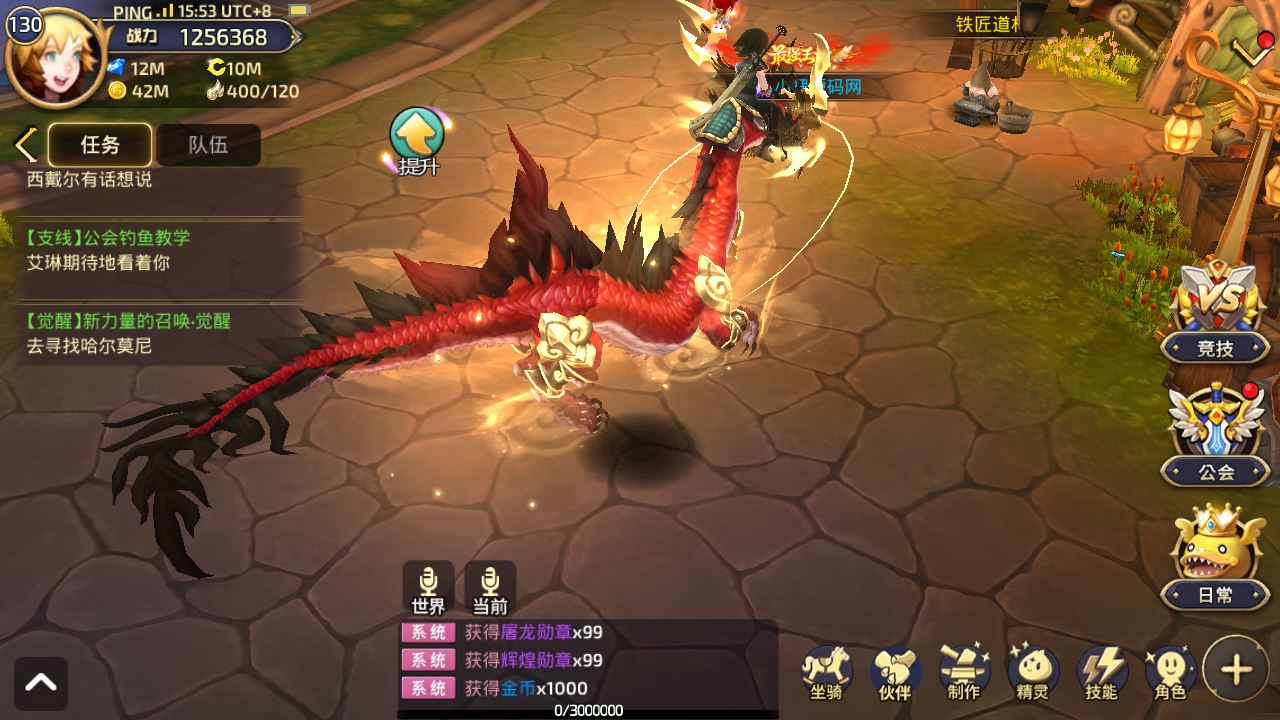Image resolution: width=1280 pixels, height=720 pixels.
Task: Activate the 当前 current channel microphone
Action: point(490,588)
